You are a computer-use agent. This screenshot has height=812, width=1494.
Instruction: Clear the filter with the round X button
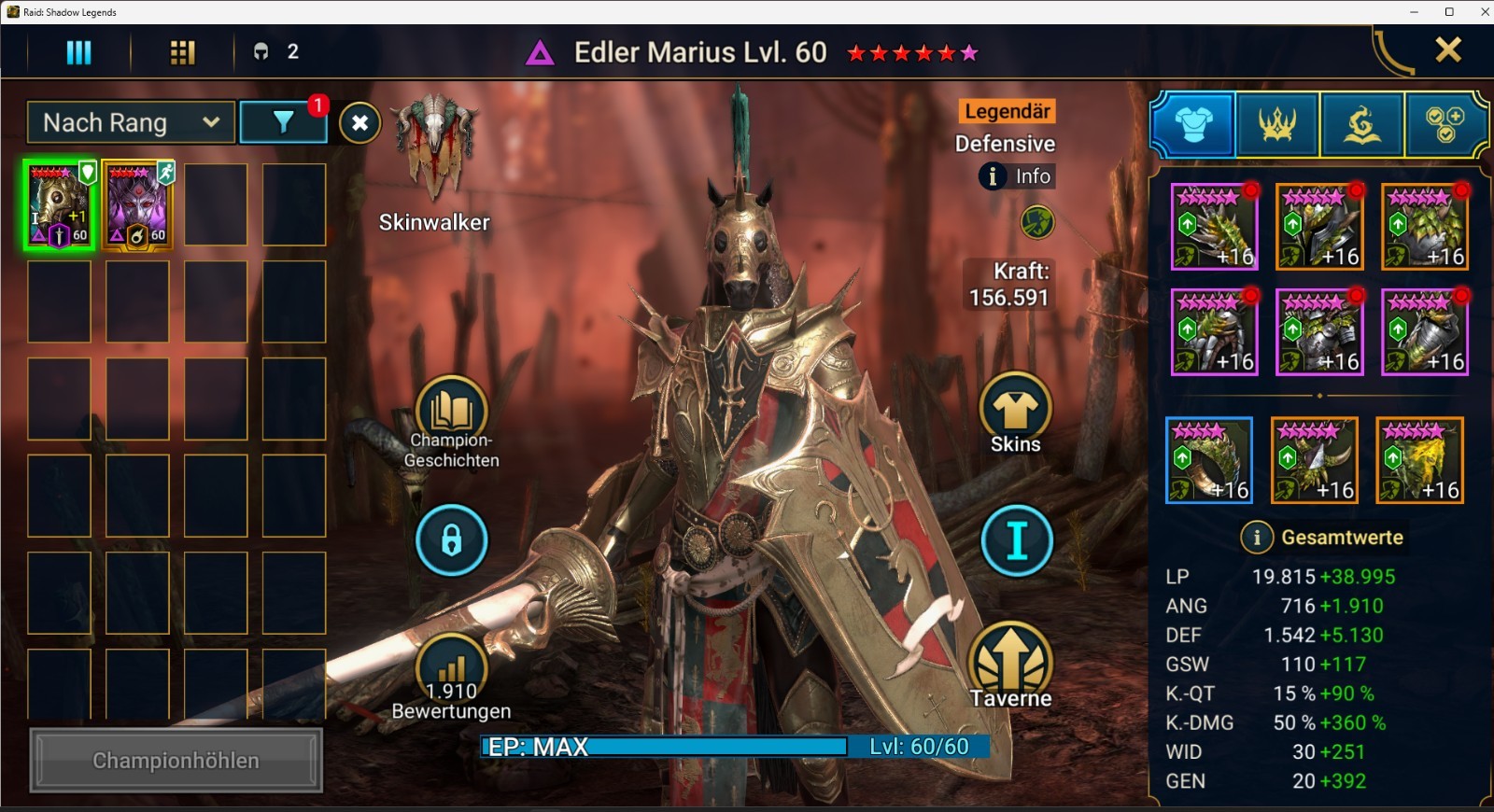pos(359,122)
